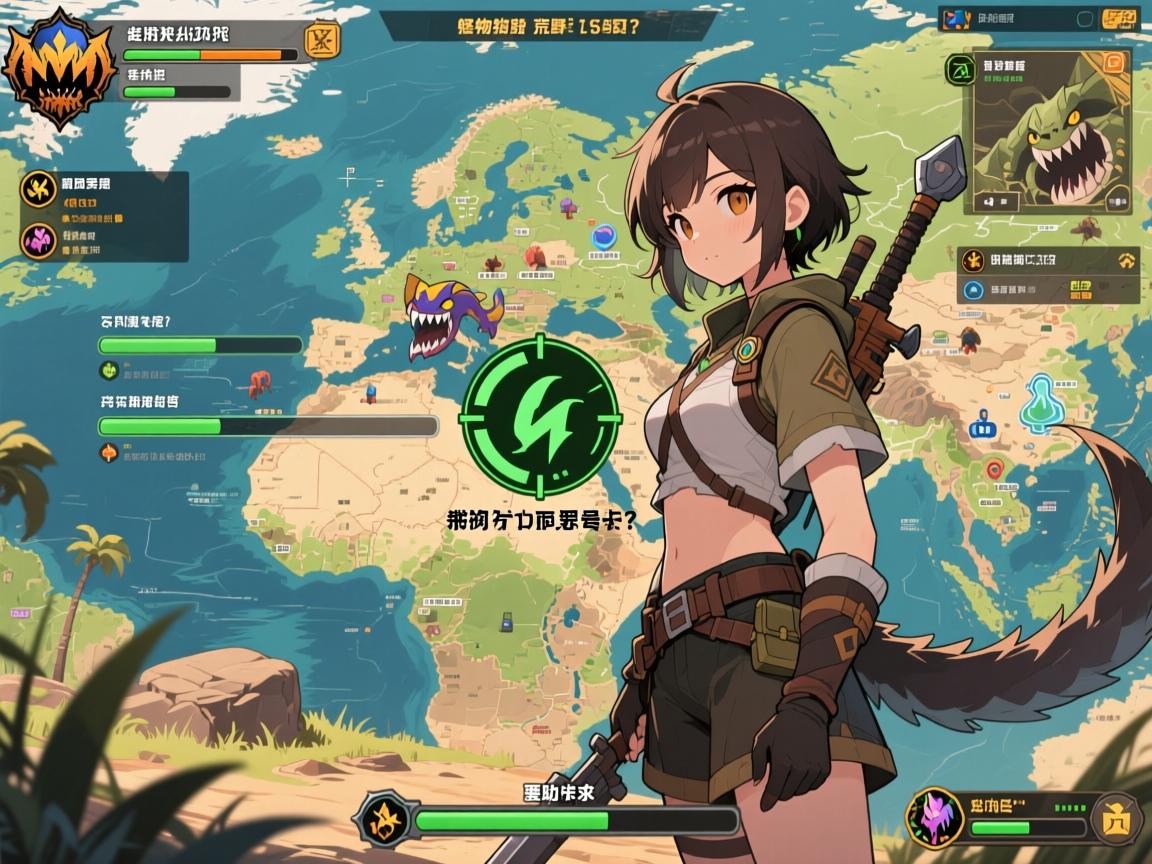The image size is (1152, 864).
Task: Select the pink creature icon in left panel
Action: (39, 240)
